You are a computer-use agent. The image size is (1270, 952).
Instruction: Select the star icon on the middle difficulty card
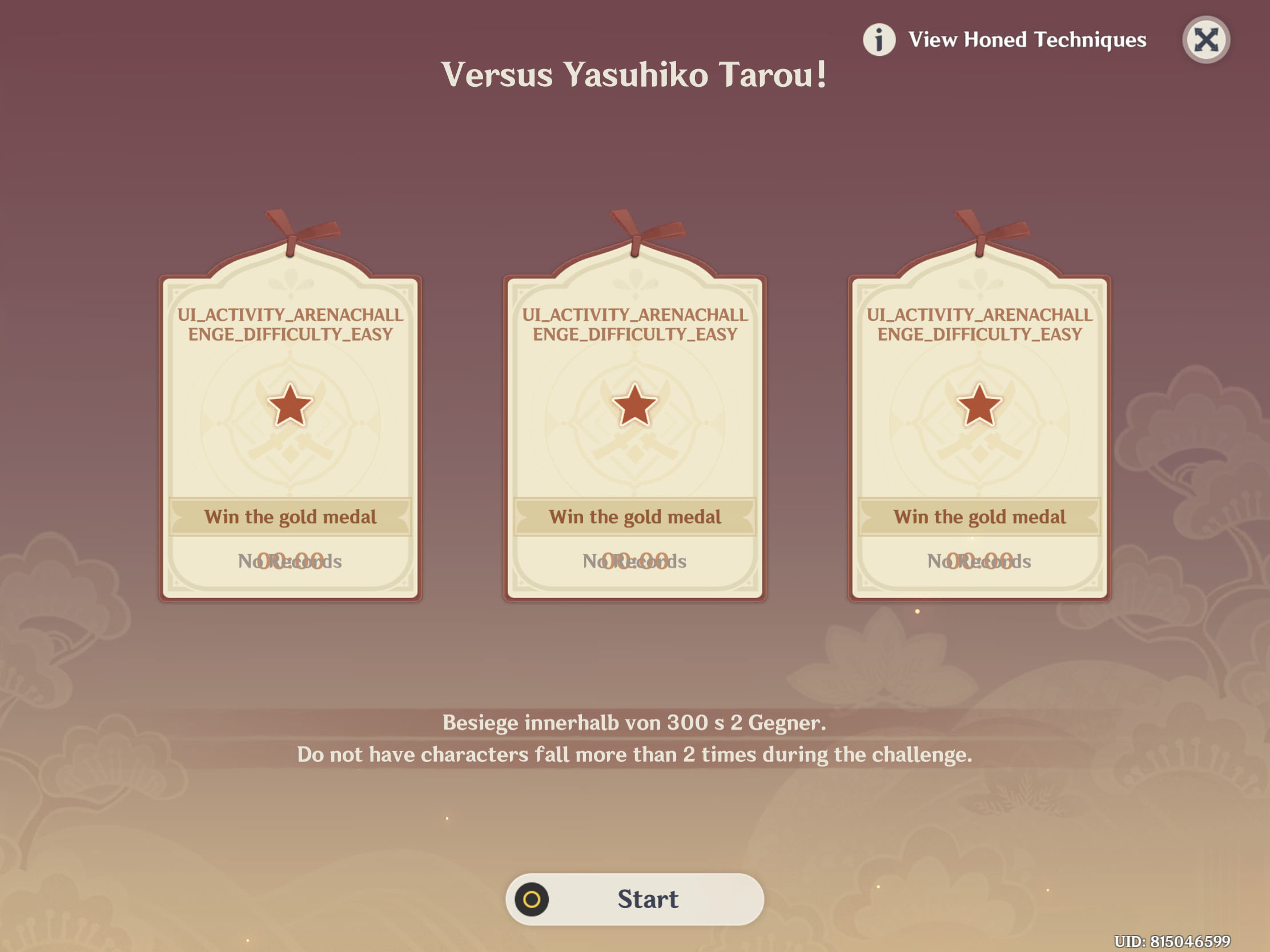[x=634, y=406]
